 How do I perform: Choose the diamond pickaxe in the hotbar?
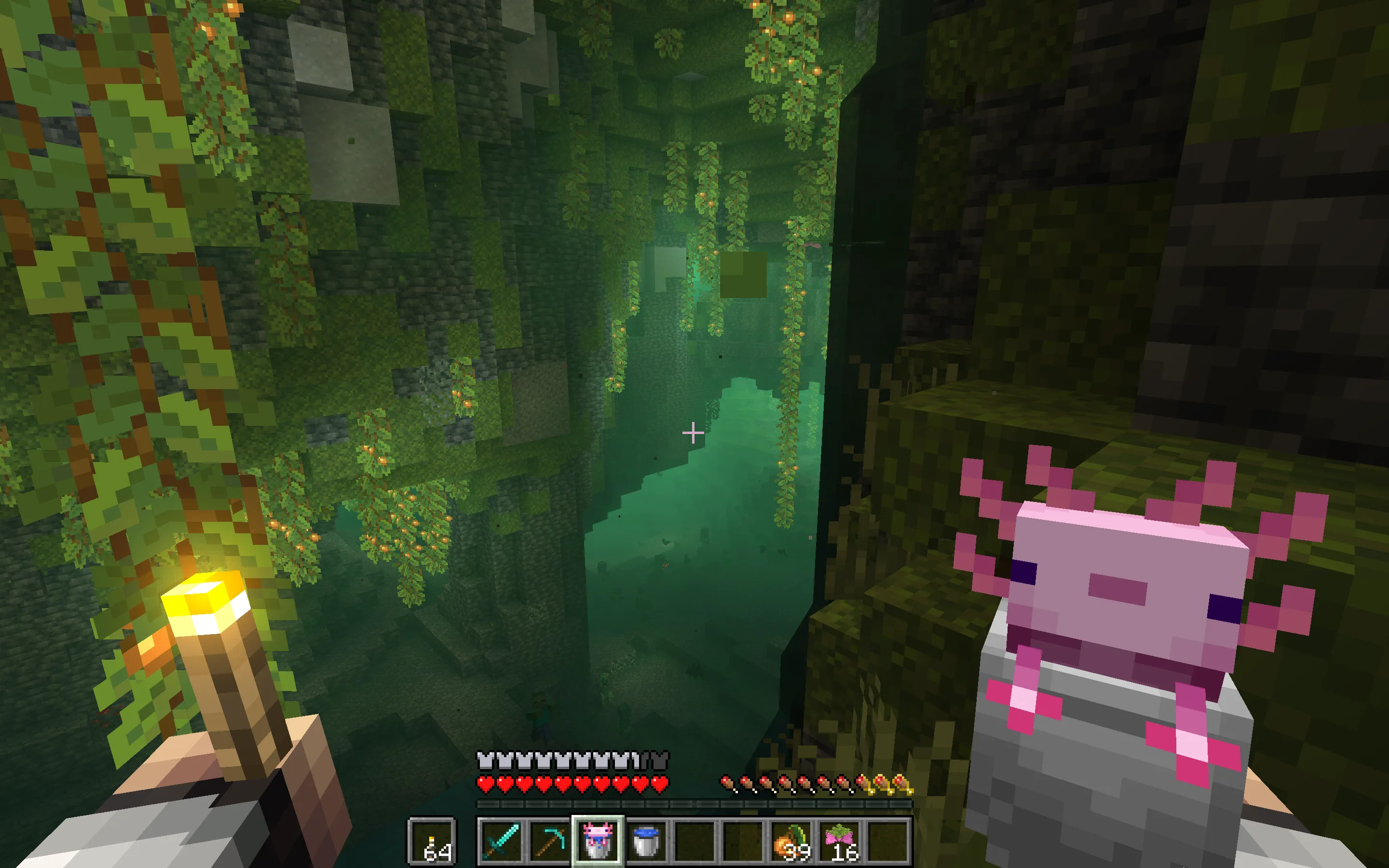(549, 841)
